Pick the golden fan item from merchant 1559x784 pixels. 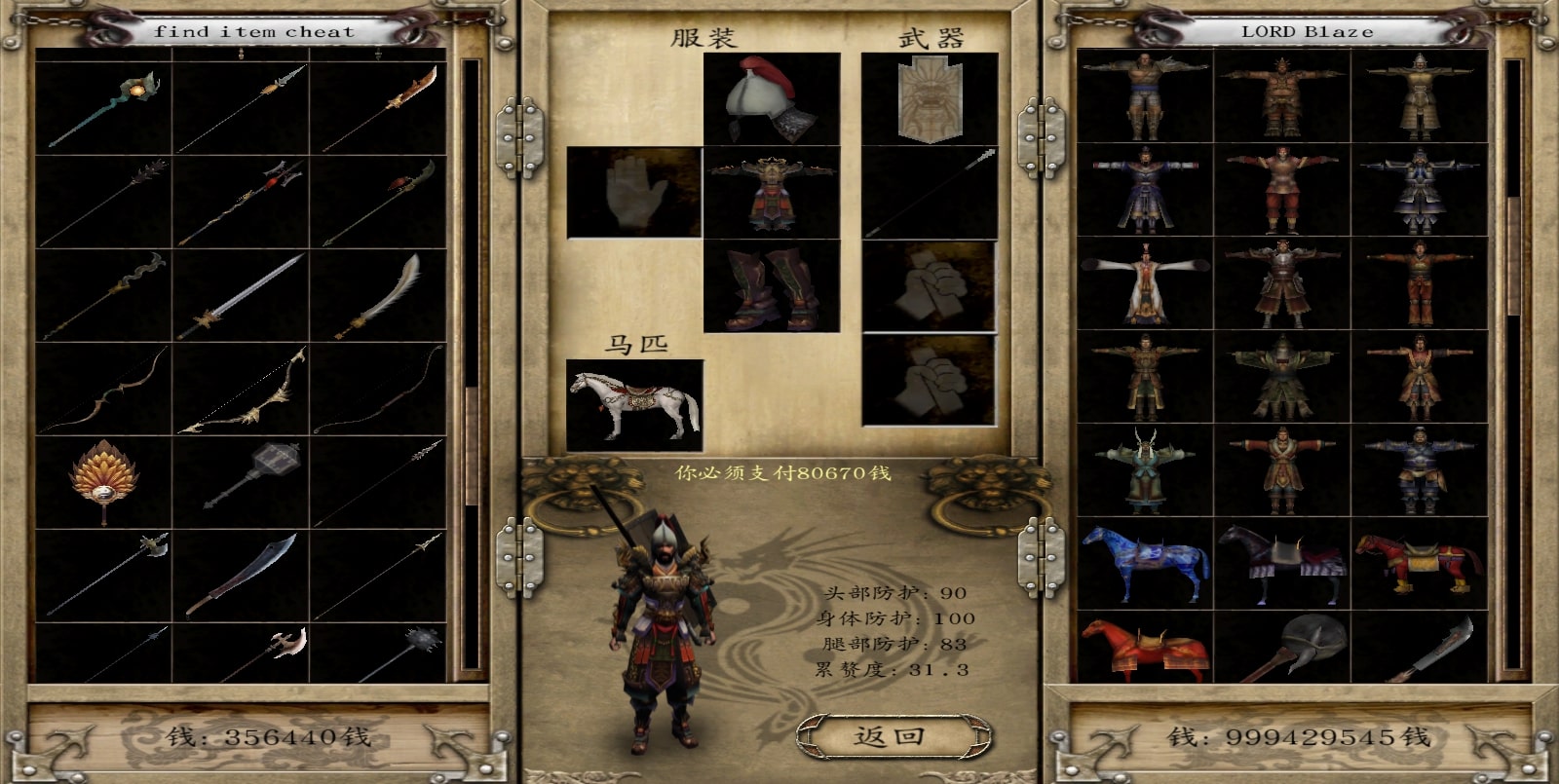[103, 481]
